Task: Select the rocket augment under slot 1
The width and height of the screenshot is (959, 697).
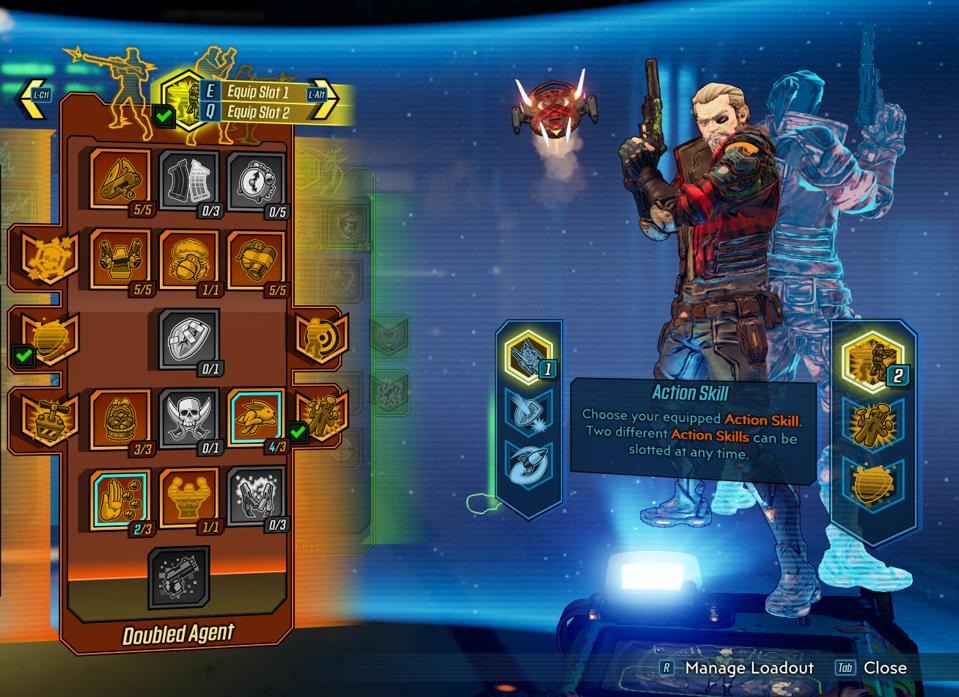Action: point(529,467)
